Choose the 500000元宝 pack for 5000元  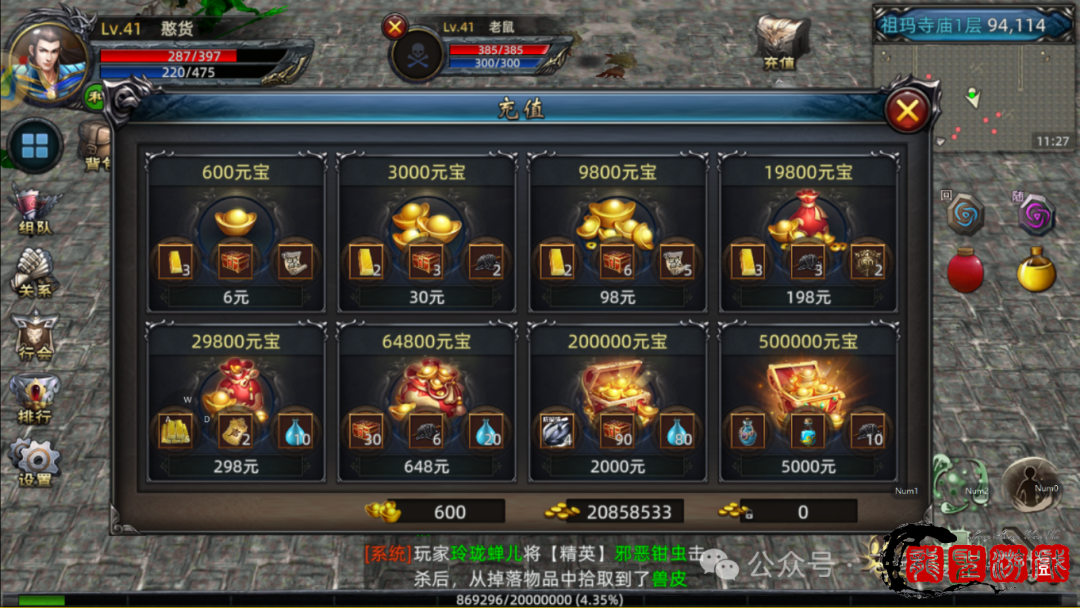click(809, 467)
